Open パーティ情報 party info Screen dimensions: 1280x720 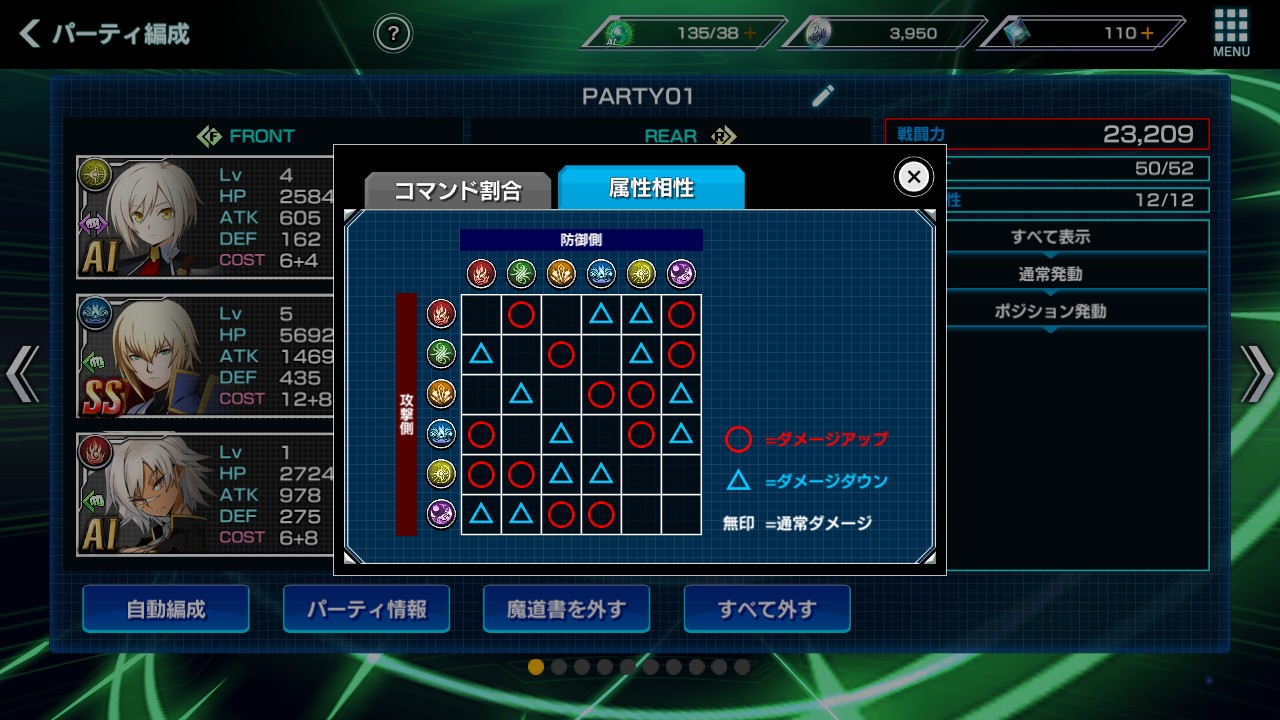pos(366,609)
